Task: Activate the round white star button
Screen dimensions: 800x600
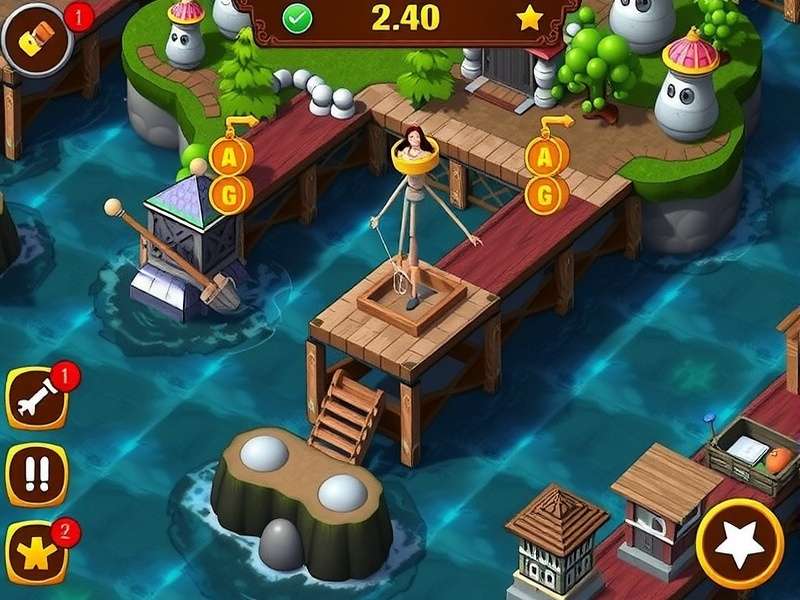Action: (x=740, y=543)
